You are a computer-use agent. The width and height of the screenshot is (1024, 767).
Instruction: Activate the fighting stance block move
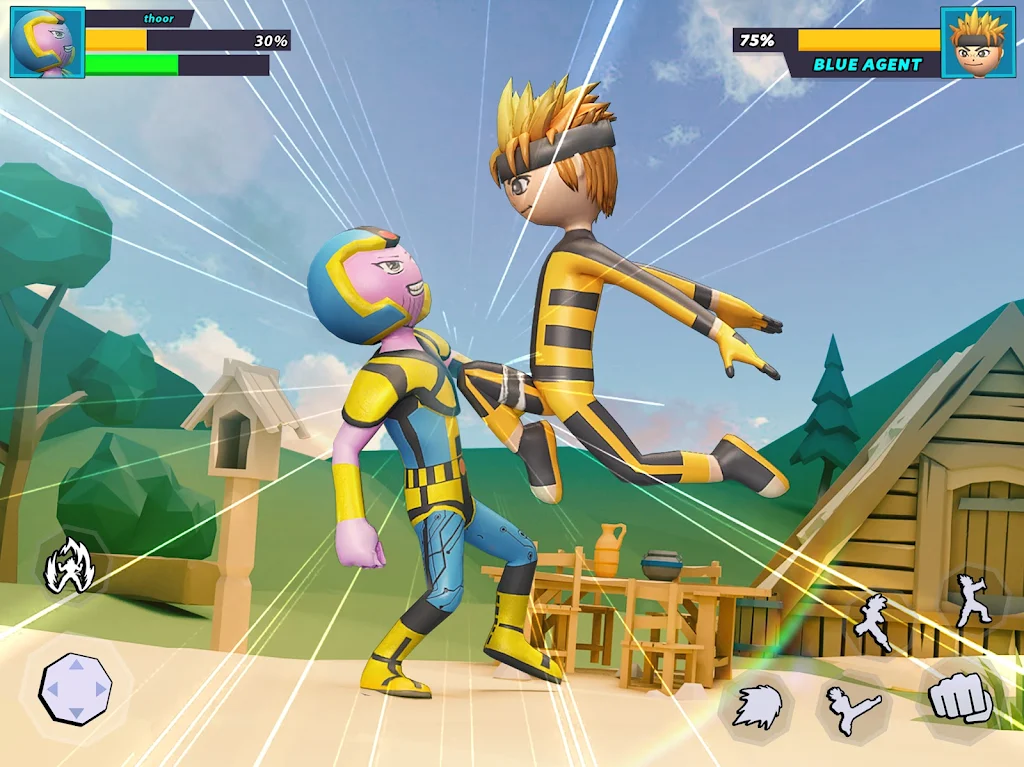click(971, 600)
